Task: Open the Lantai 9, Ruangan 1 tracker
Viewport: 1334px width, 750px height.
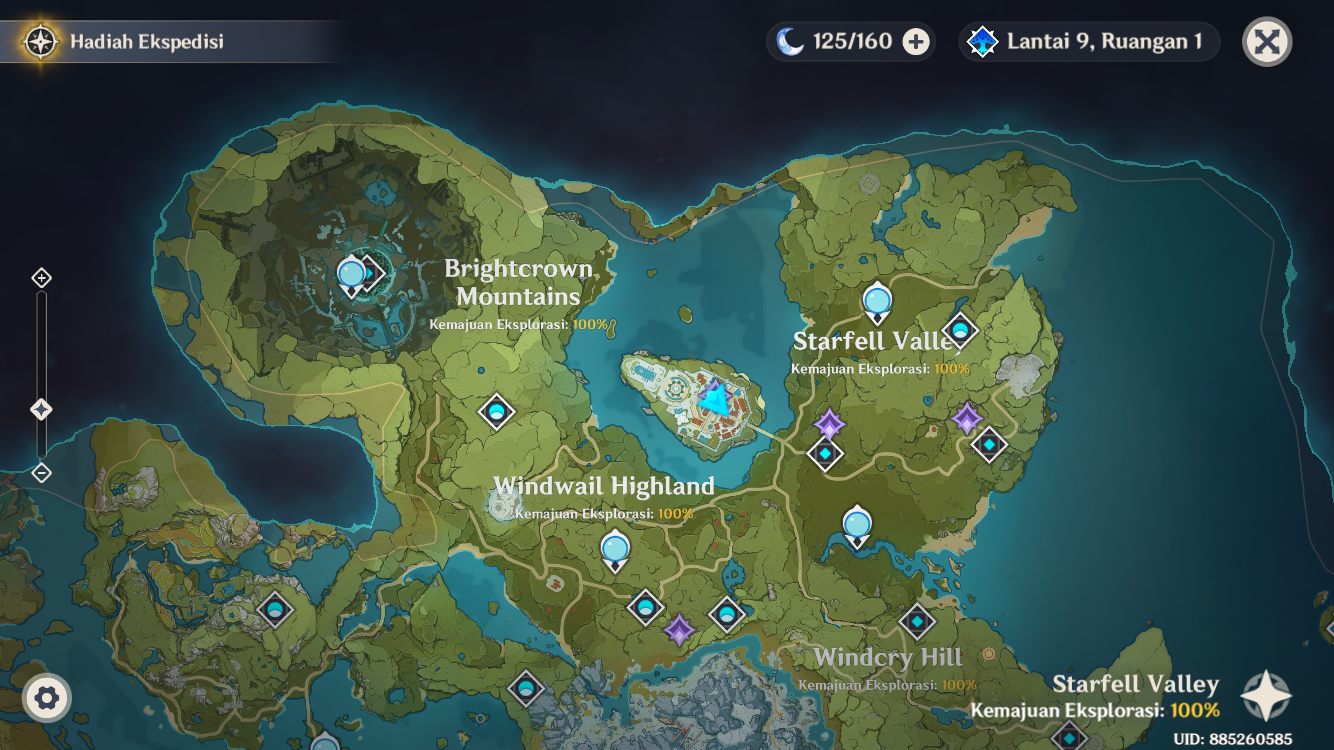Action: [1088, 42]
